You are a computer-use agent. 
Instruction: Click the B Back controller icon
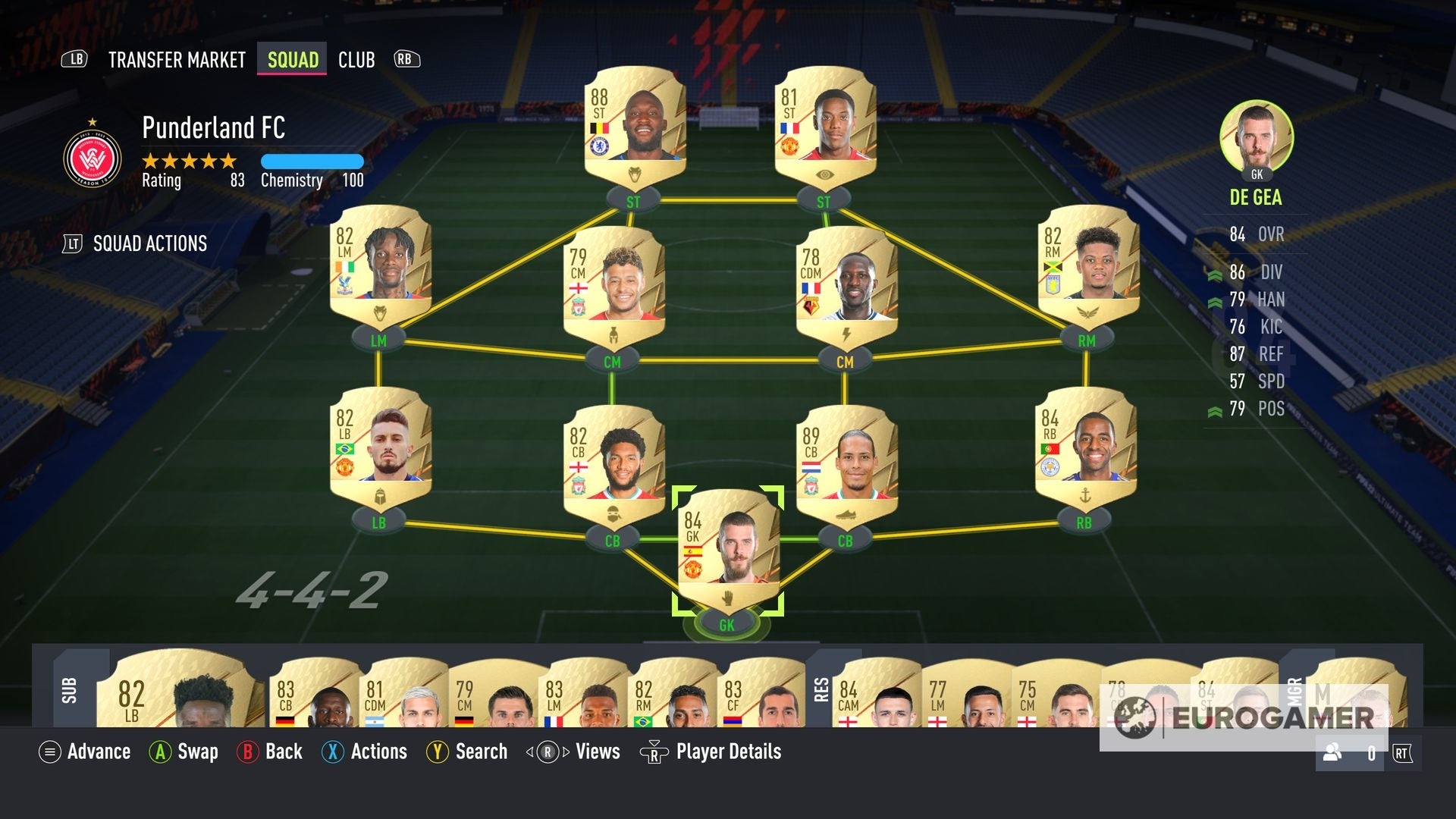point(250,752)
